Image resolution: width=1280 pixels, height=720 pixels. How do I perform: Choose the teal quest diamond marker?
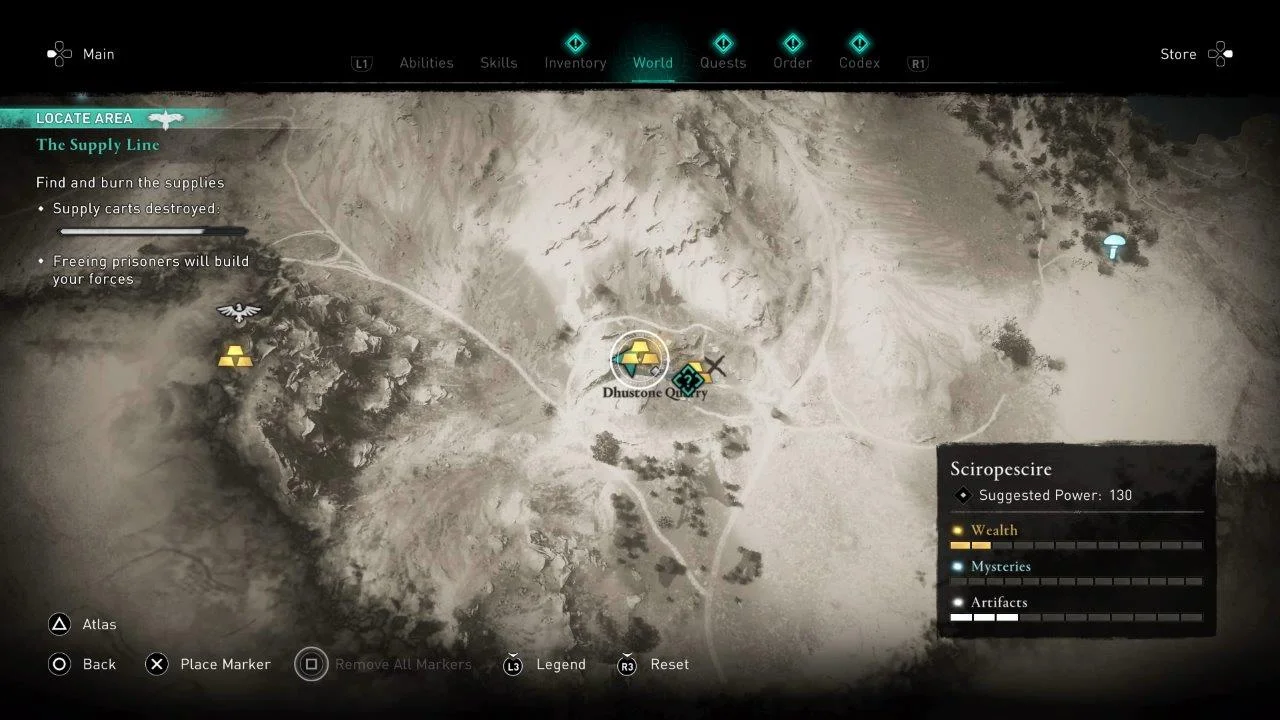click(686, 380)
